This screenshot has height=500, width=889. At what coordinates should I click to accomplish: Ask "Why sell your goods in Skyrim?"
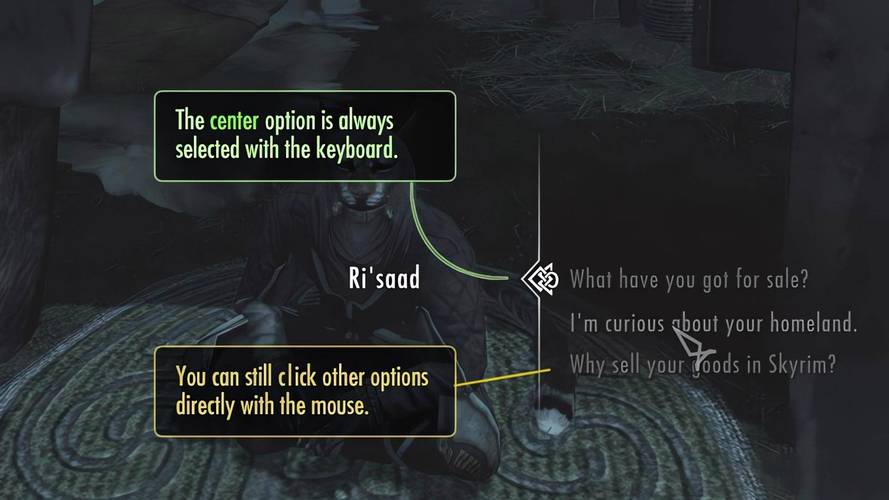tap(702, 364)
